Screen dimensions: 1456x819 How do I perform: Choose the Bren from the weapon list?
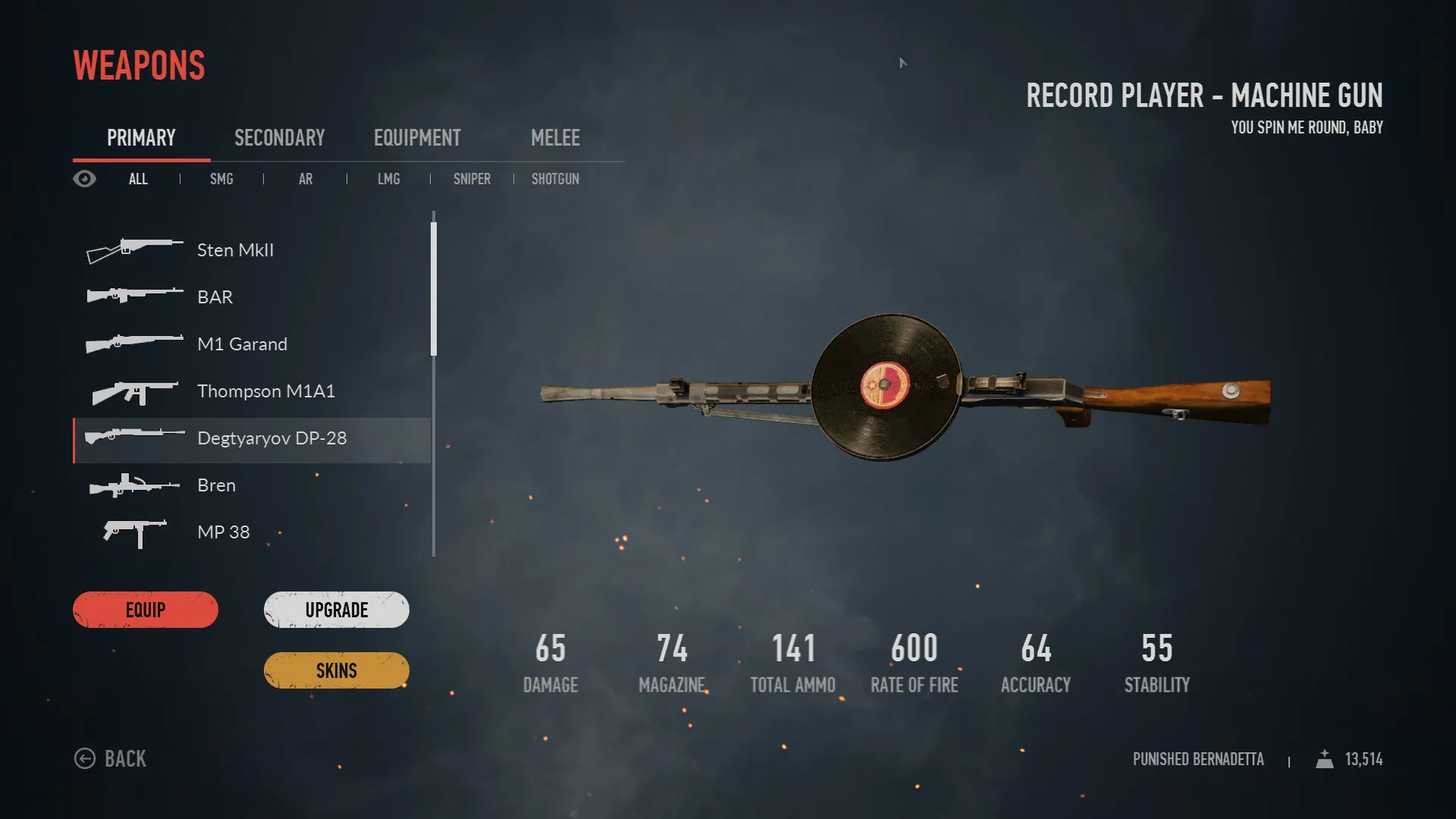point(216,485)
